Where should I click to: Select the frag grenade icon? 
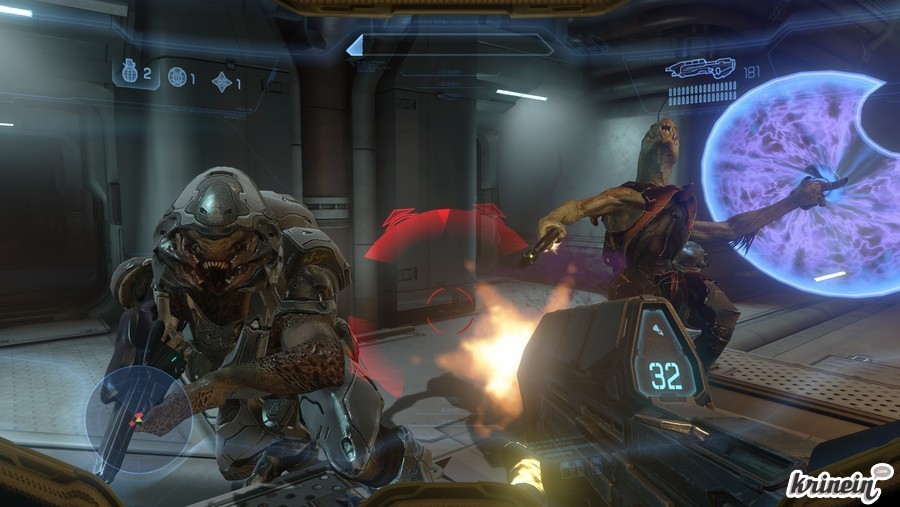(x=129, y=73)
